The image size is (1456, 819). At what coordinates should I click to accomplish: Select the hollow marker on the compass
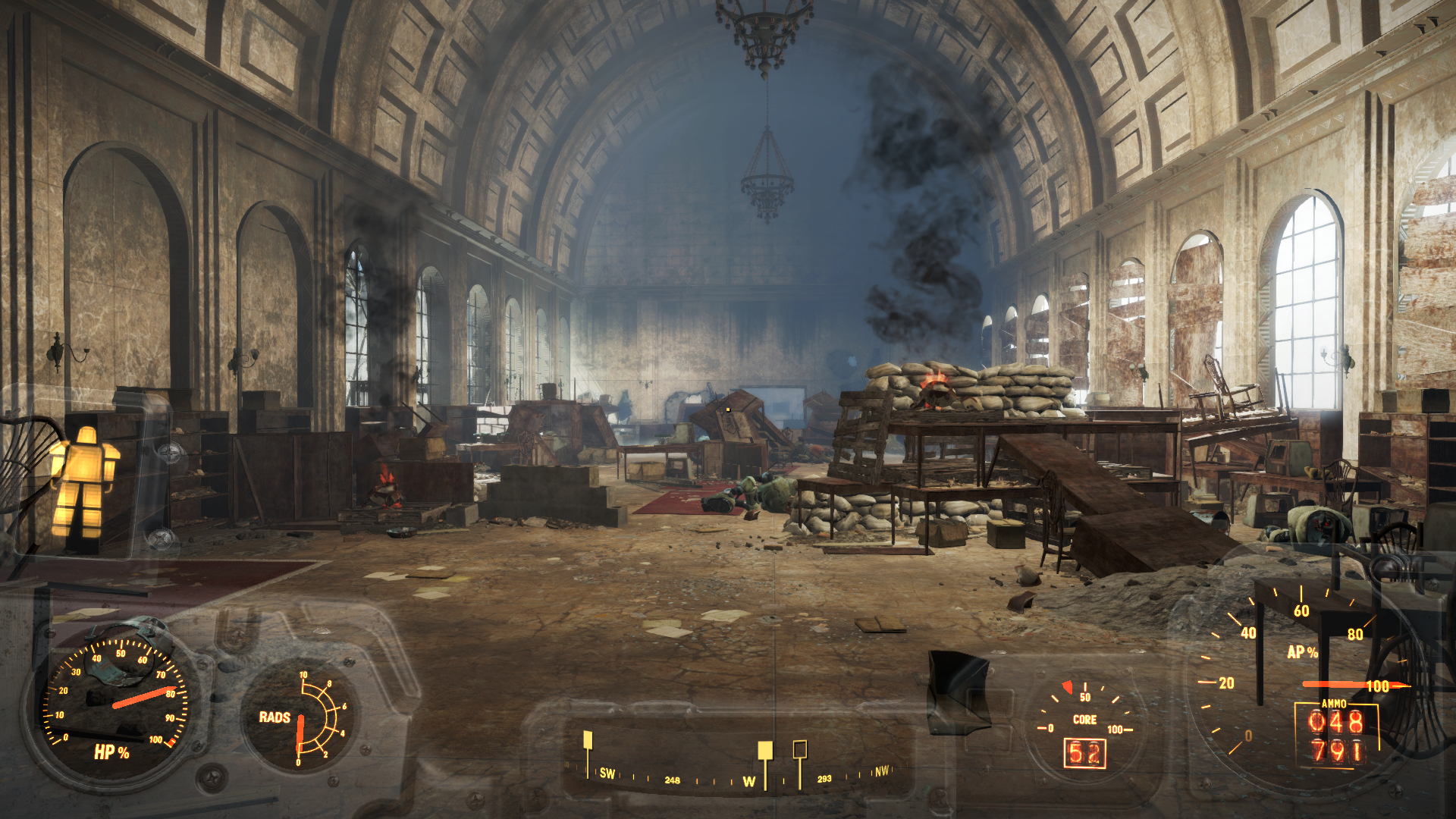point(799,751)
